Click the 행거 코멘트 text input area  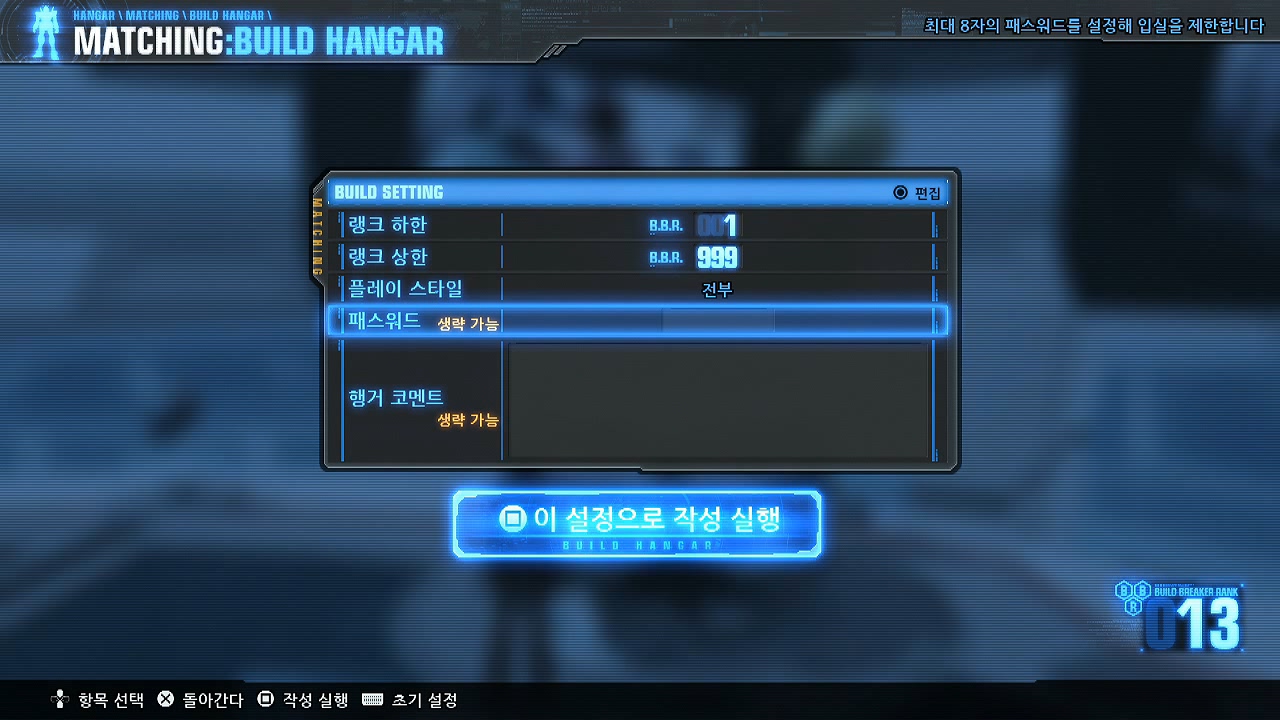[720, 400]
